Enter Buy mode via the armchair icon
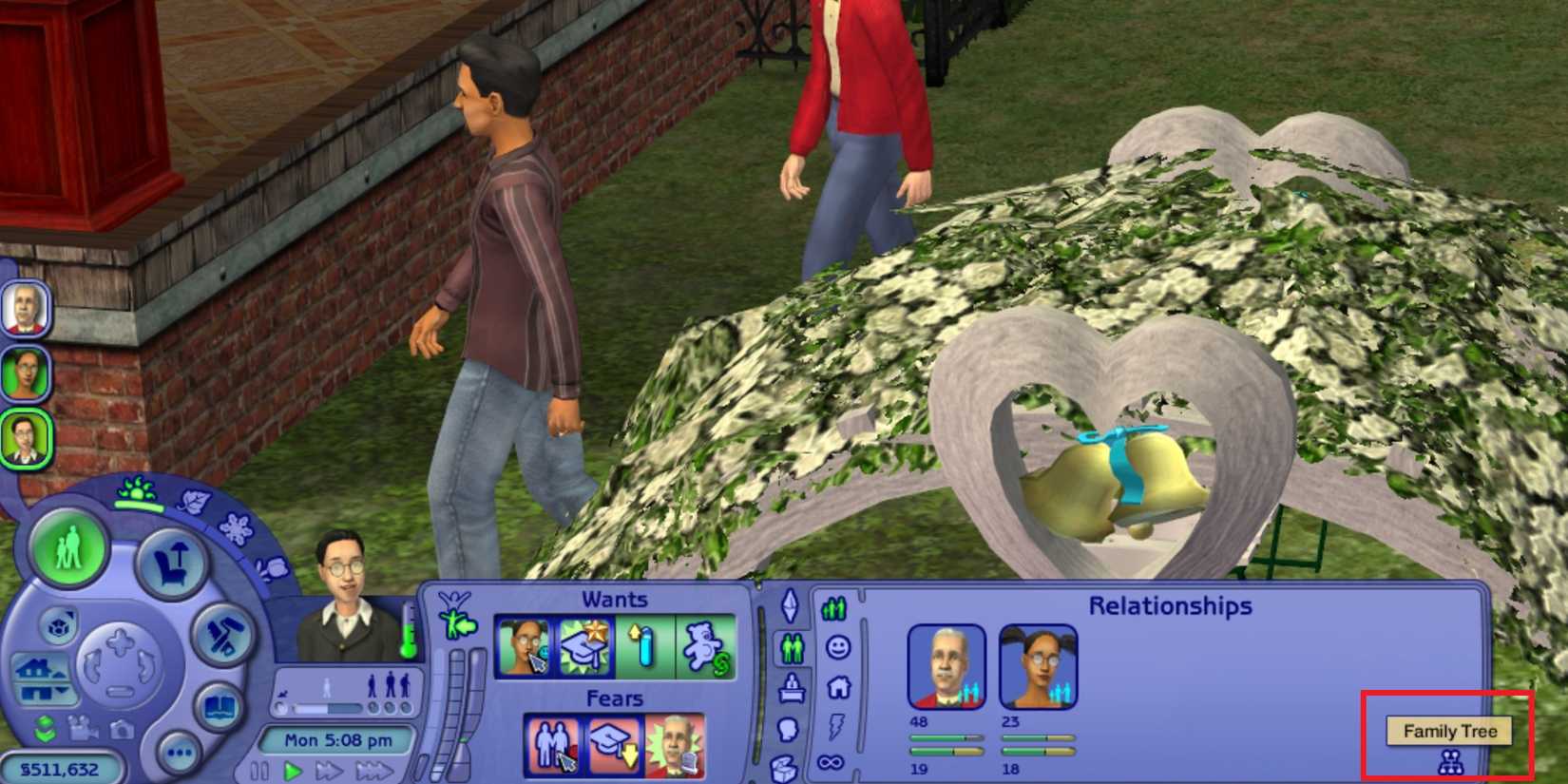Screen dimensions: 1568x784 pyautogui.click(x=172, y=562)
